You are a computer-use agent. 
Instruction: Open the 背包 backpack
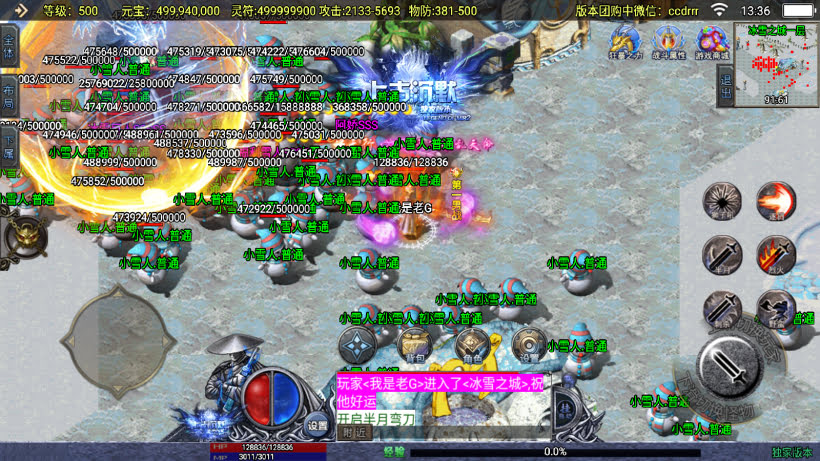pyautogui.click(x=414, y=346)
